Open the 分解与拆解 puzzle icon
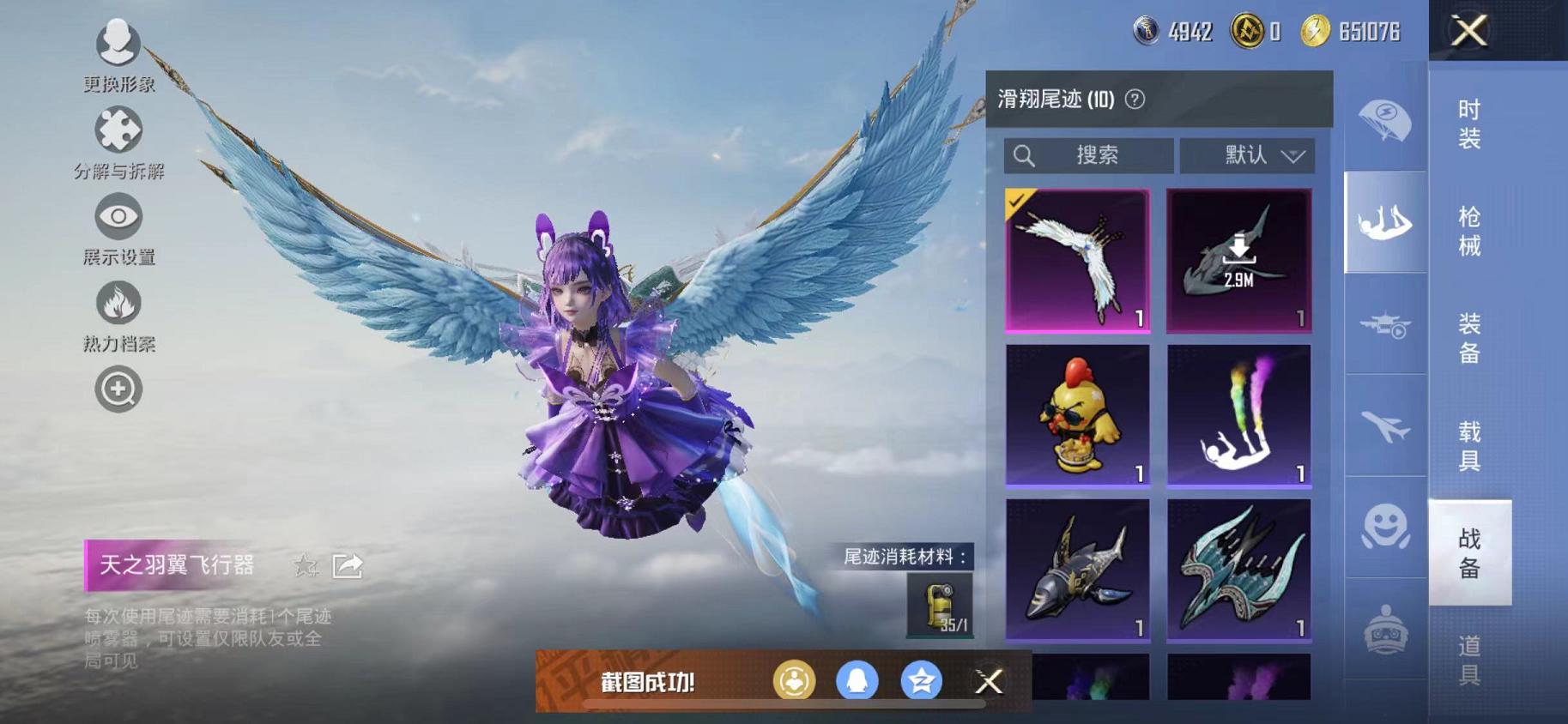 (x=118, y=130)
